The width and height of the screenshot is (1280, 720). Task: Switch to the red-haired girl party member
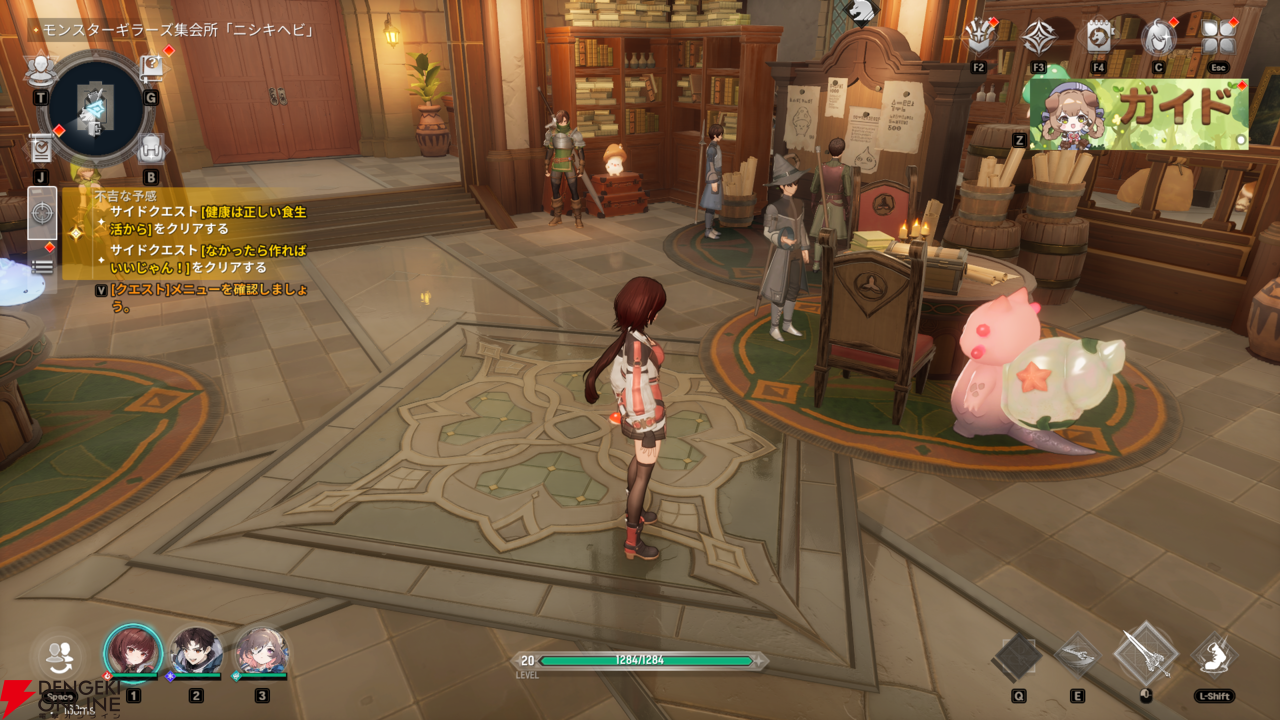click(133, 654)
